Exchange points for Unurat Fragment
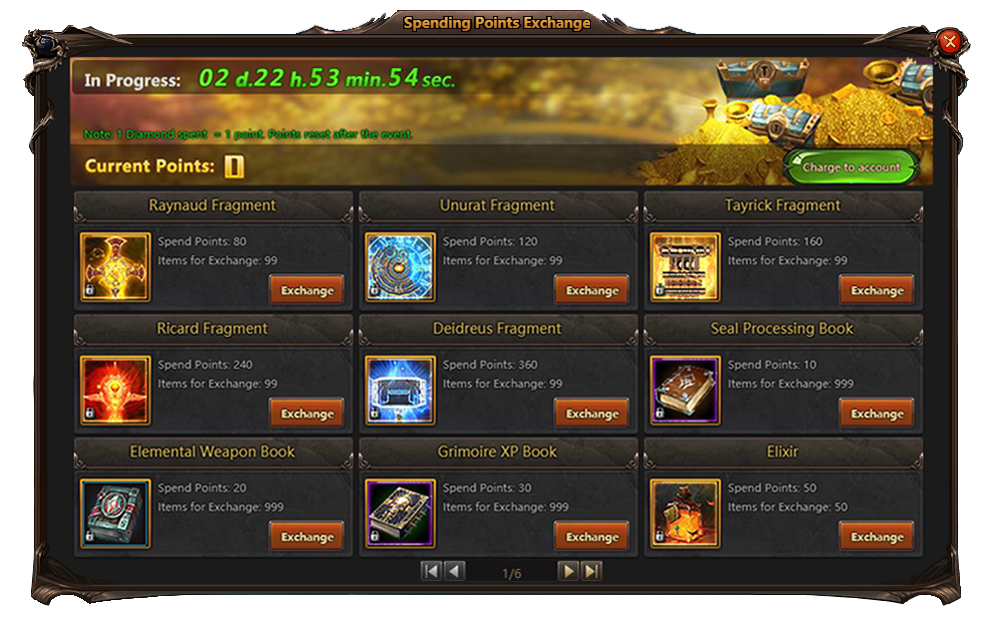This screenshot has width=985, height=623. click(592, 290)
